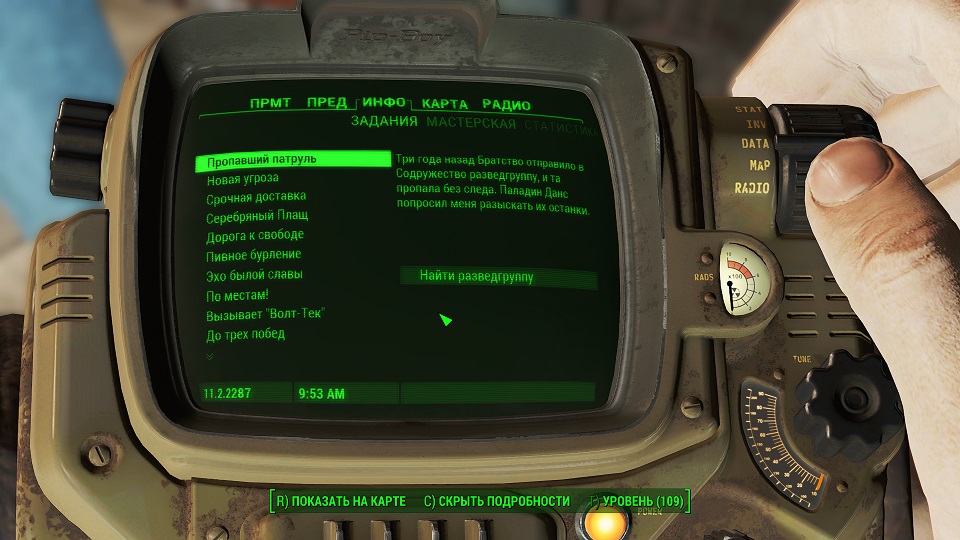Switch to the ПРМТ tab
960x540 pixels.
[270, 104]
